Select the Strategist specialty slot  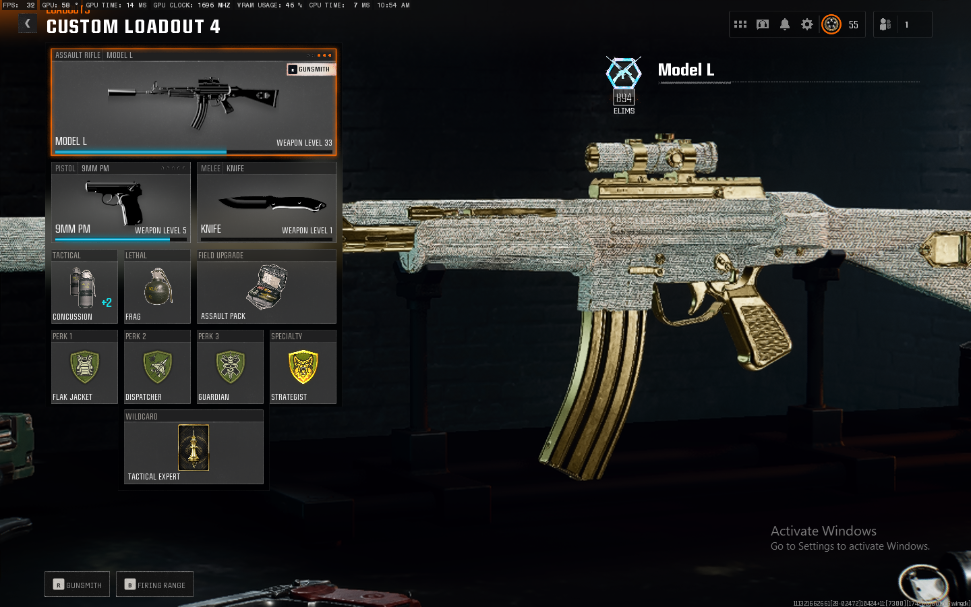302,367
